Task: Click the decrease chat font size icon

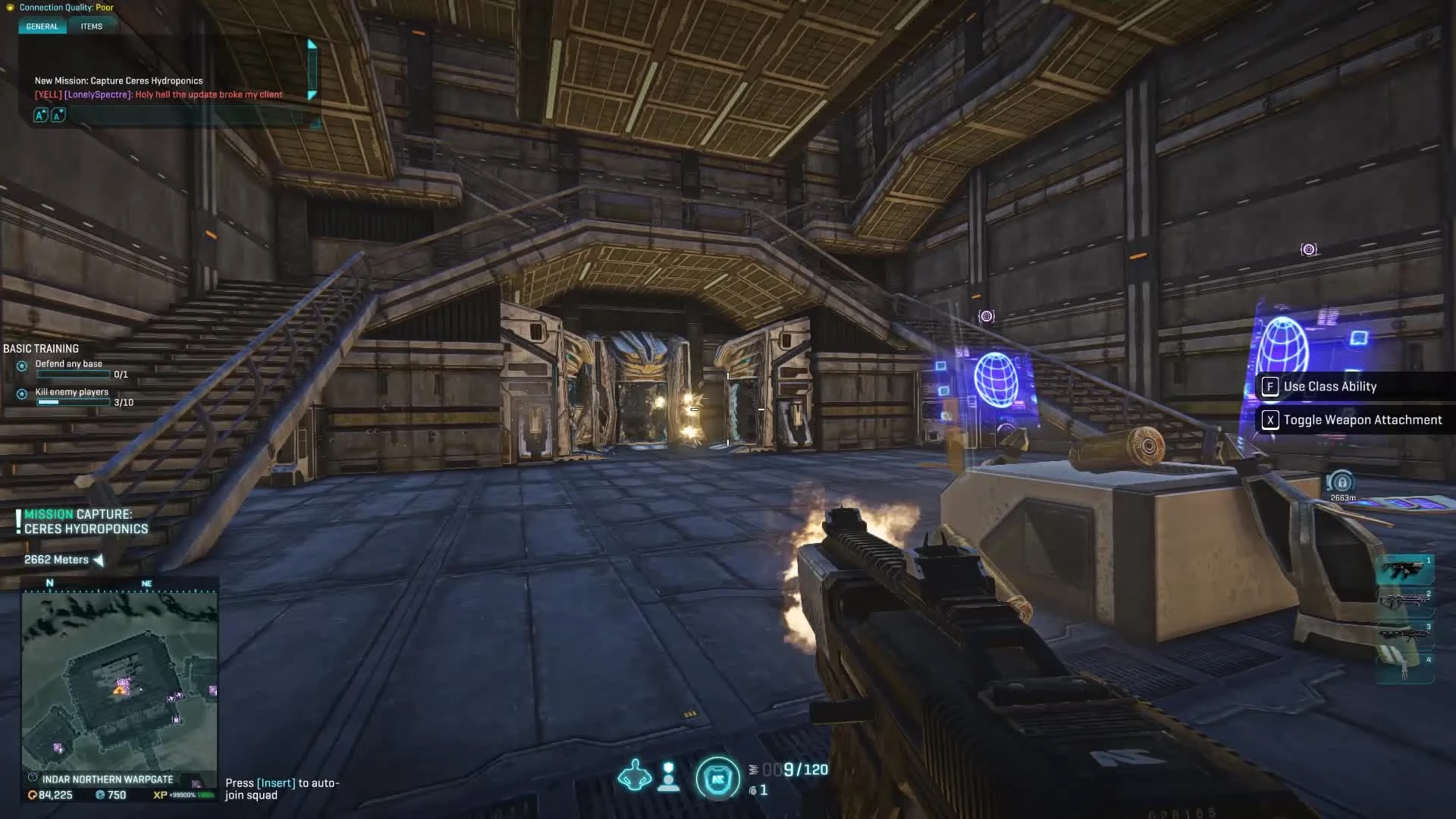Action: click(x=58, y=115)
